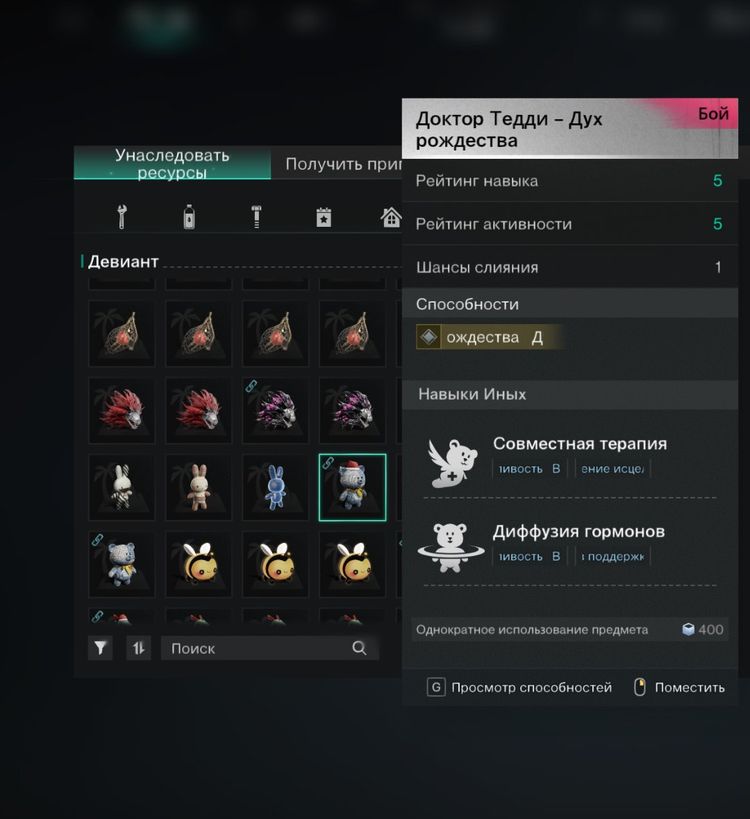The height and width of the screenshot is (819, 750).
Task: Select the Doctor Teddy with red hat
Action: tap(352, 487)
